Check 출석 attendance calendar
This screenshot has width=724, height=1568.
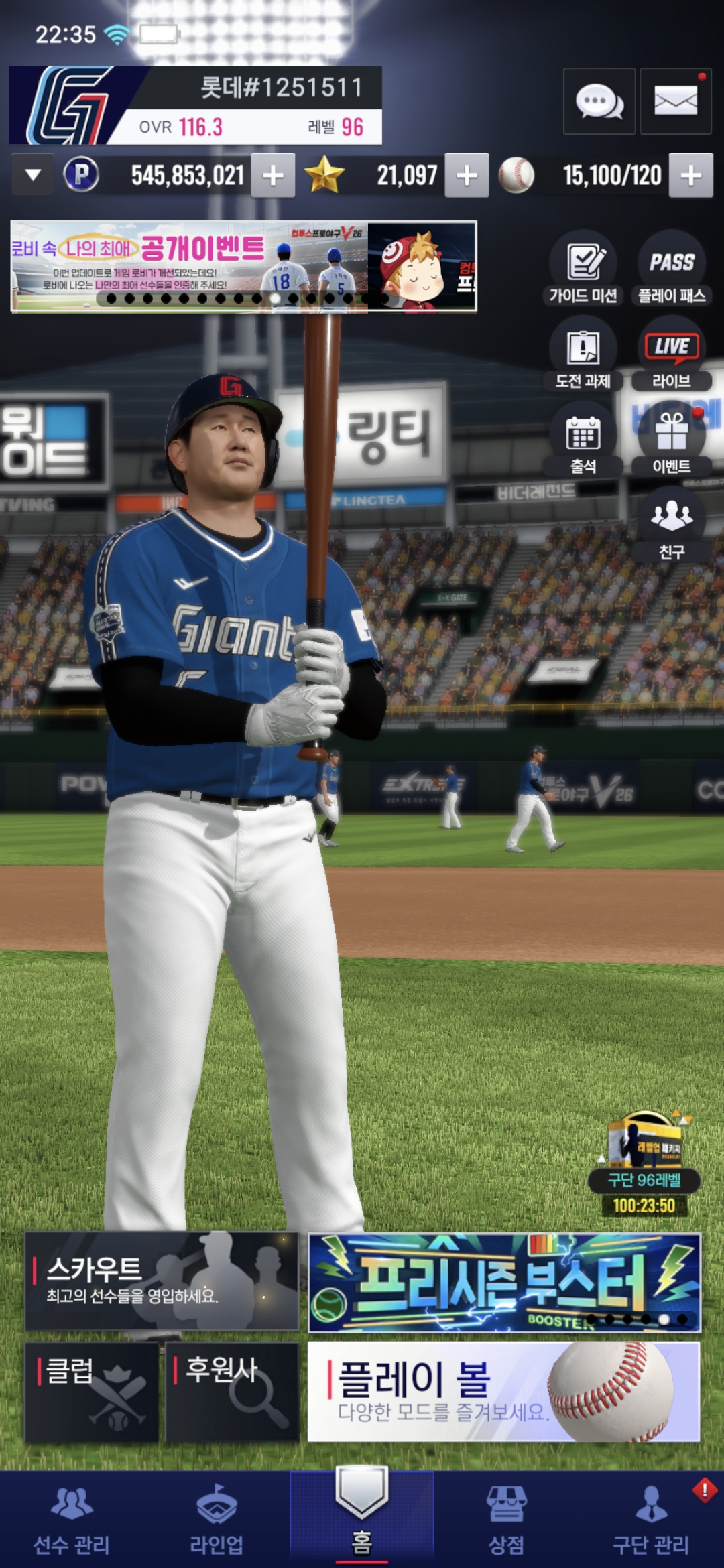click(x=583, y=440)
